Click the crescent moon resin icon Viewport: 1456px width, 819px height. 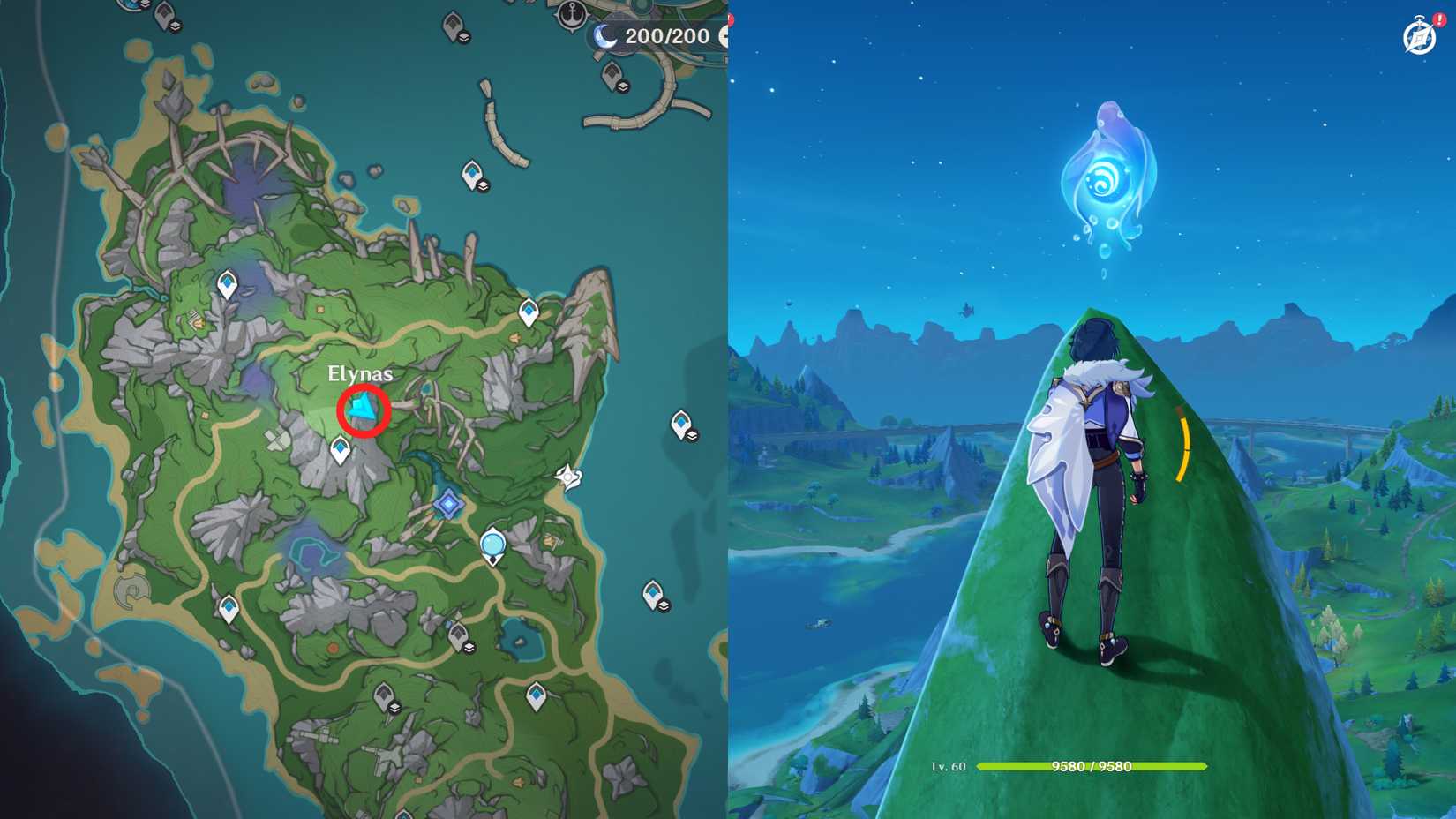pos(605,37)
